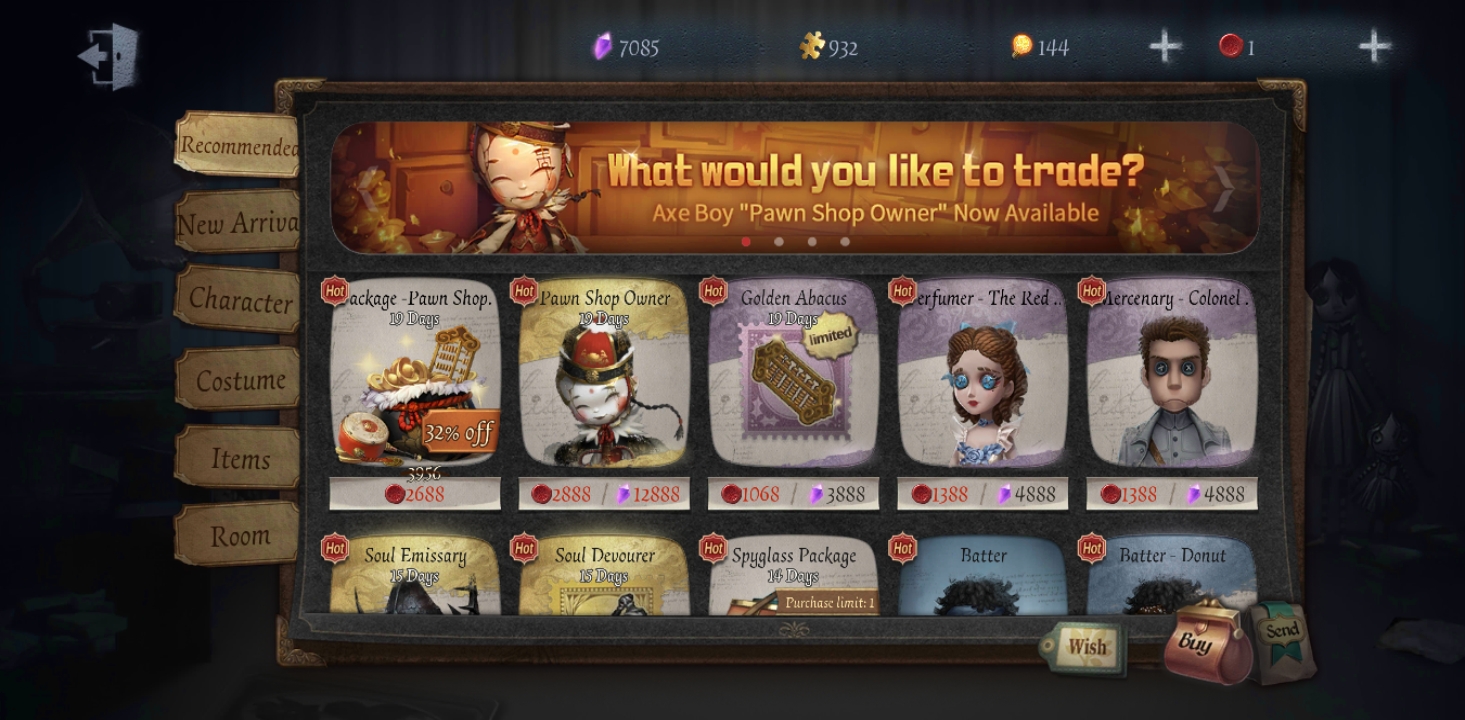1465x720 pixels.
Task: Select the Perfumer - The Red thumbnail
Action: [982, 390]
